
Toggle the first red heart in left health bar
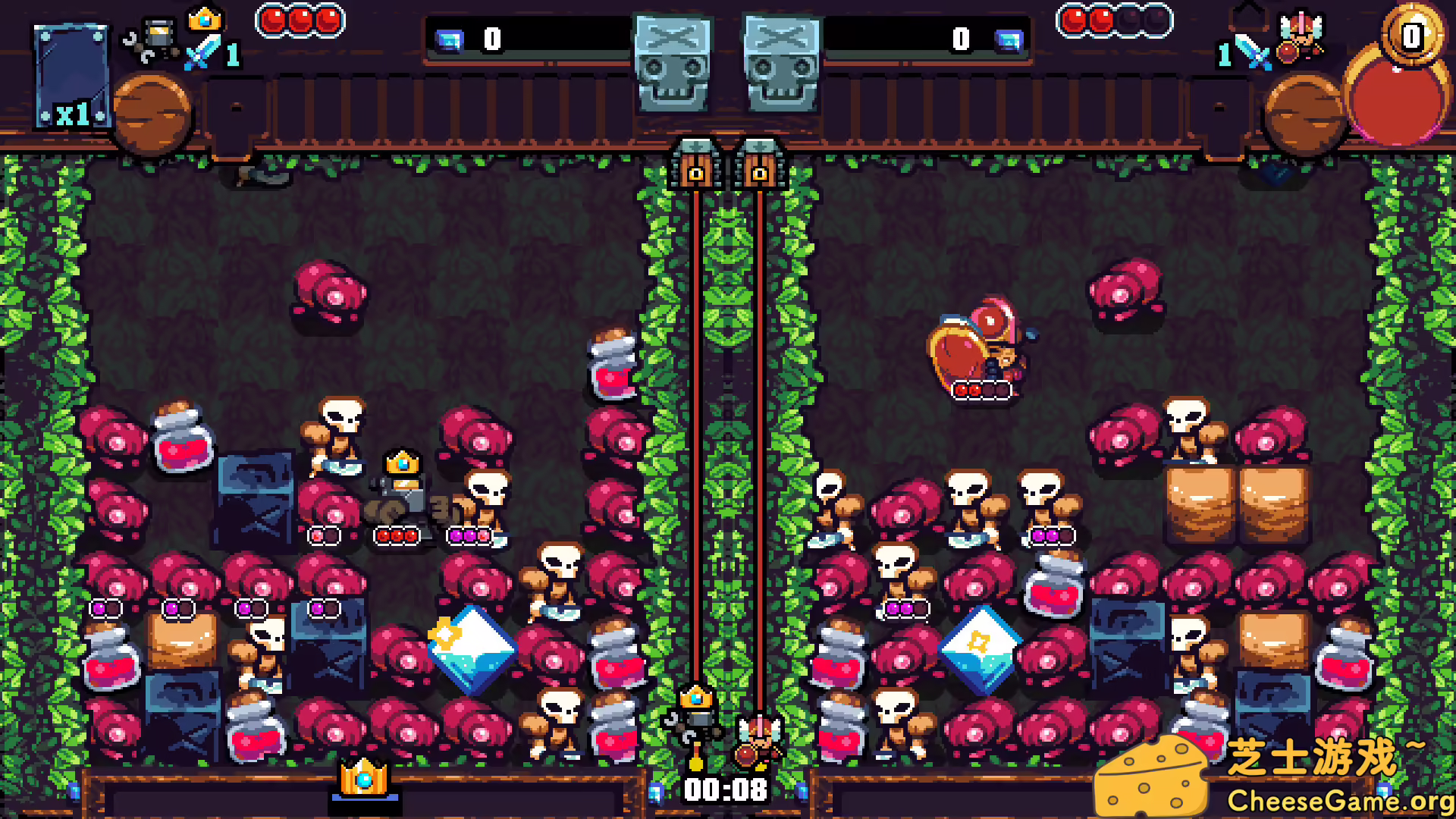pos(275,20)
